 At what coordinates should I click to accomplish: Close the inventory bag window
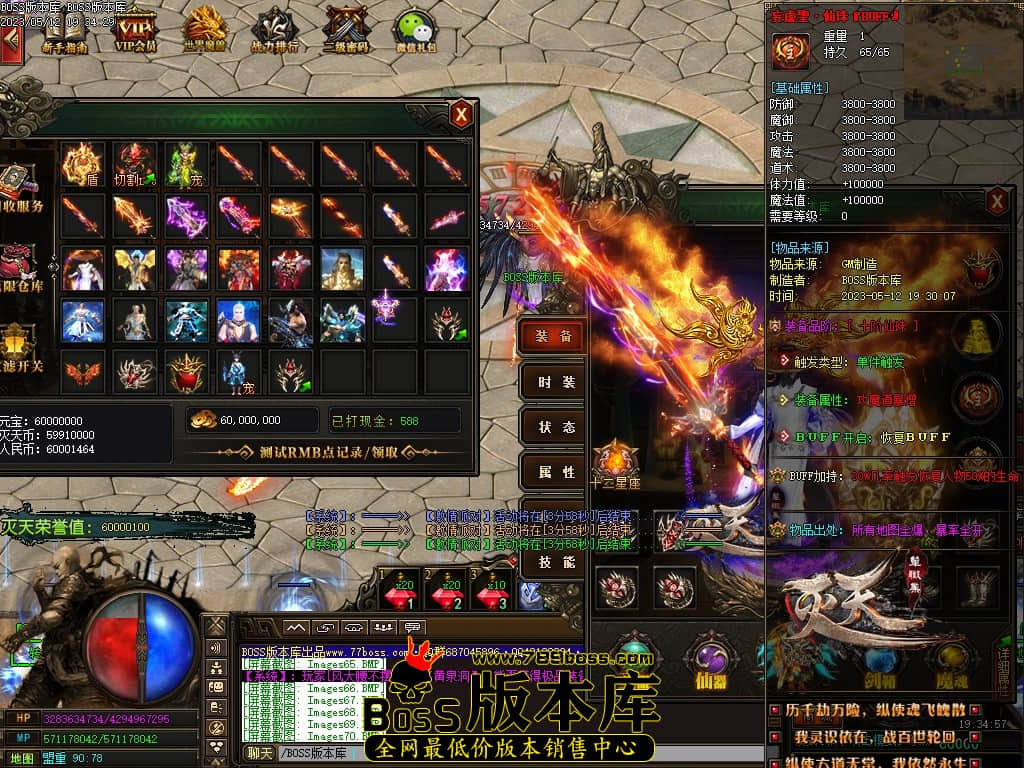pos(461,114)
